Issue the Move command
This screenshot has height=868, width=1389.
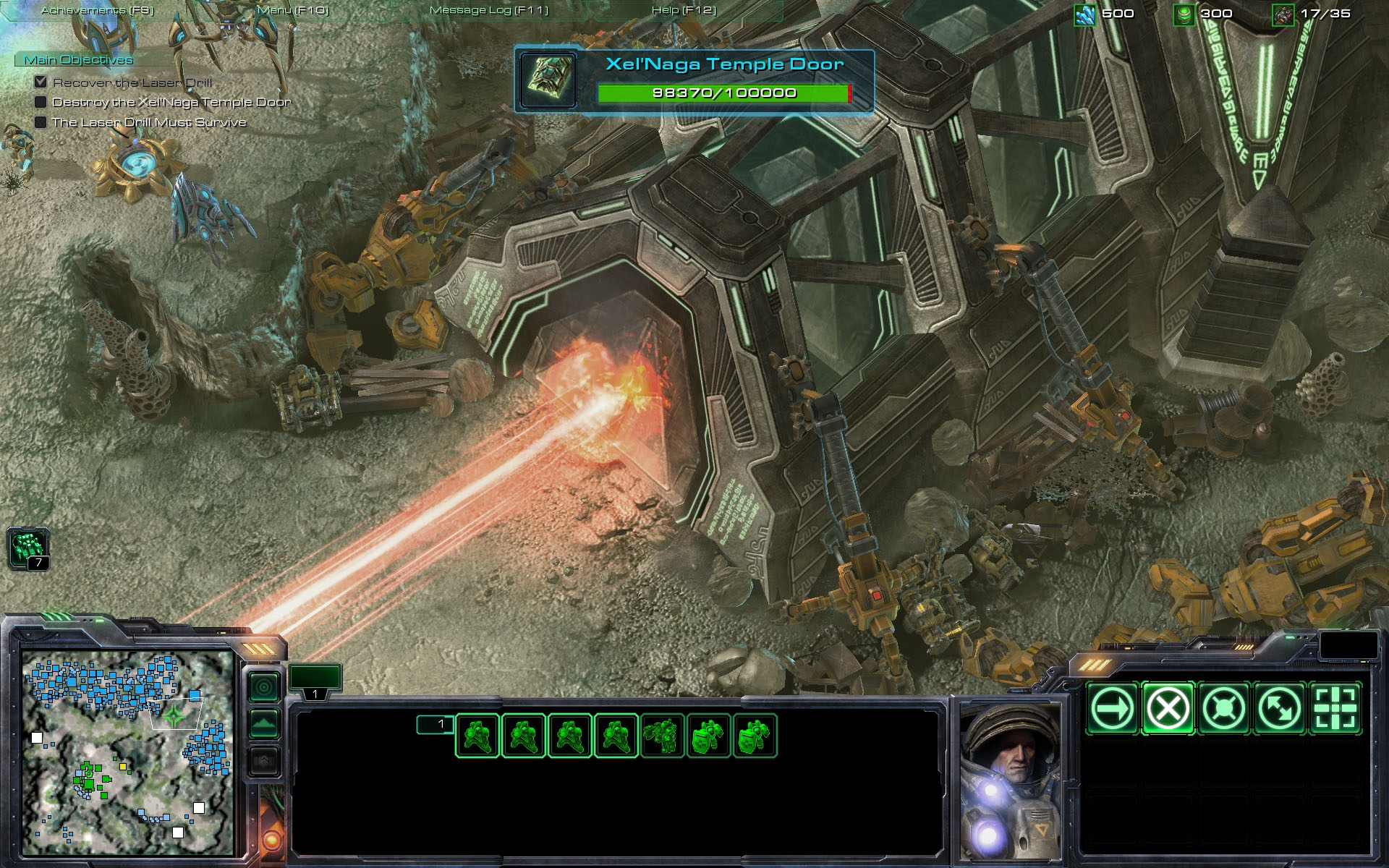pos(1112,708)
